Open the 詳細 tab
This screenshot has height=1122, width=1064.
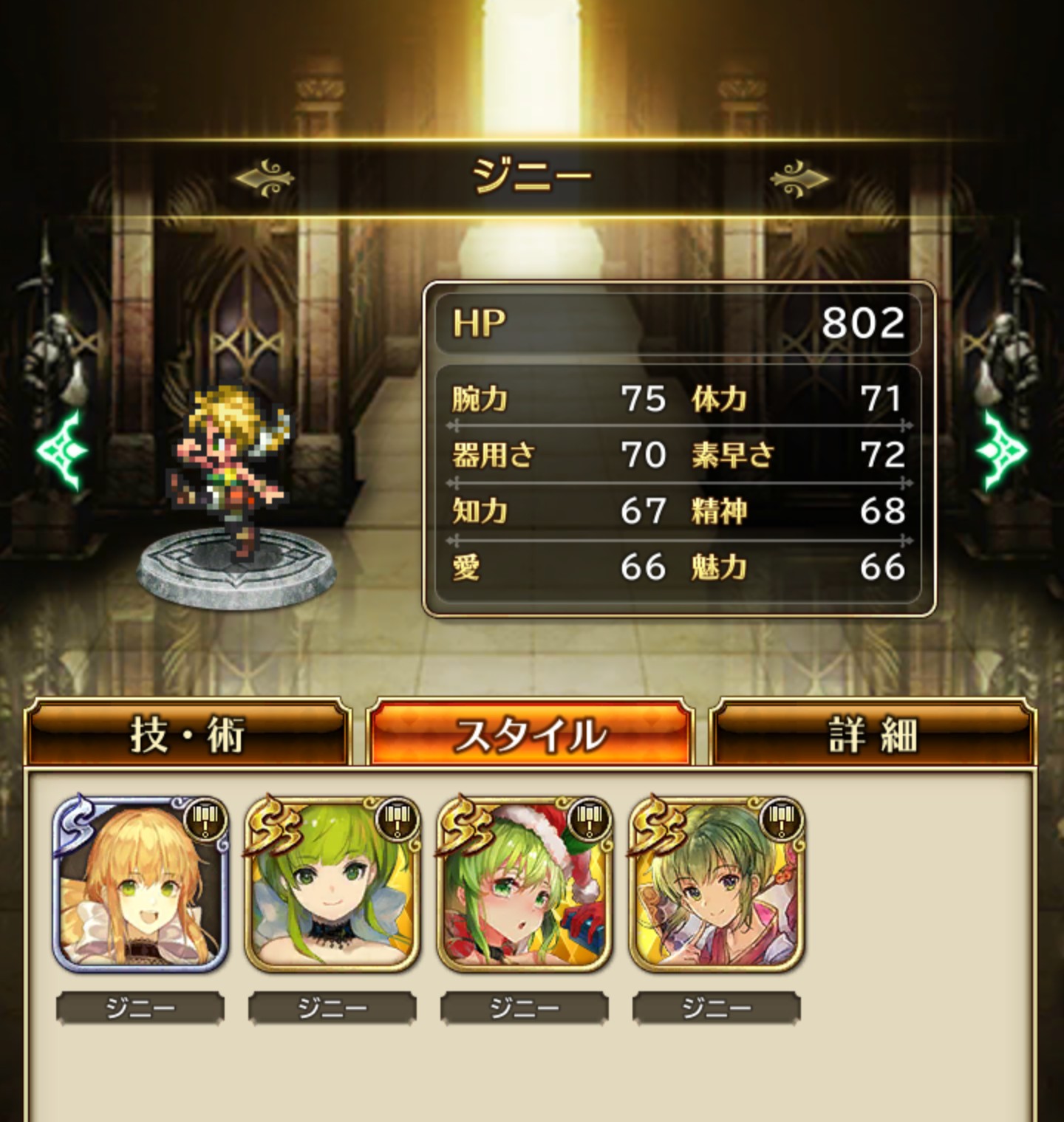[873, 733]
